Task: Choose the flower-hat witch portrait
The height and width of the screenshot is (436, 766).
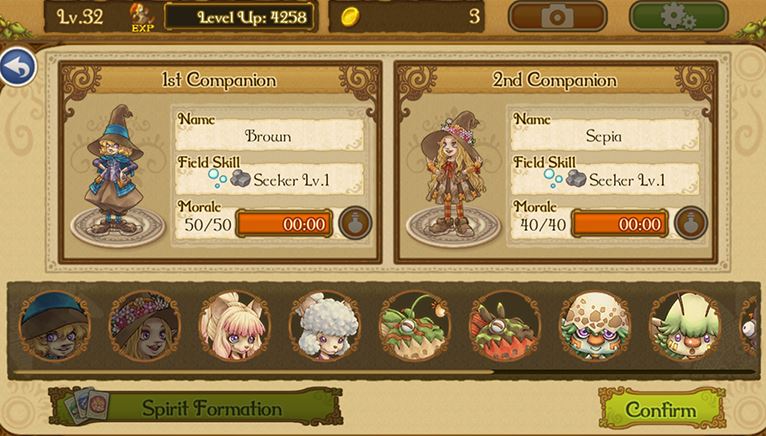Action: [x=144, y=326]
